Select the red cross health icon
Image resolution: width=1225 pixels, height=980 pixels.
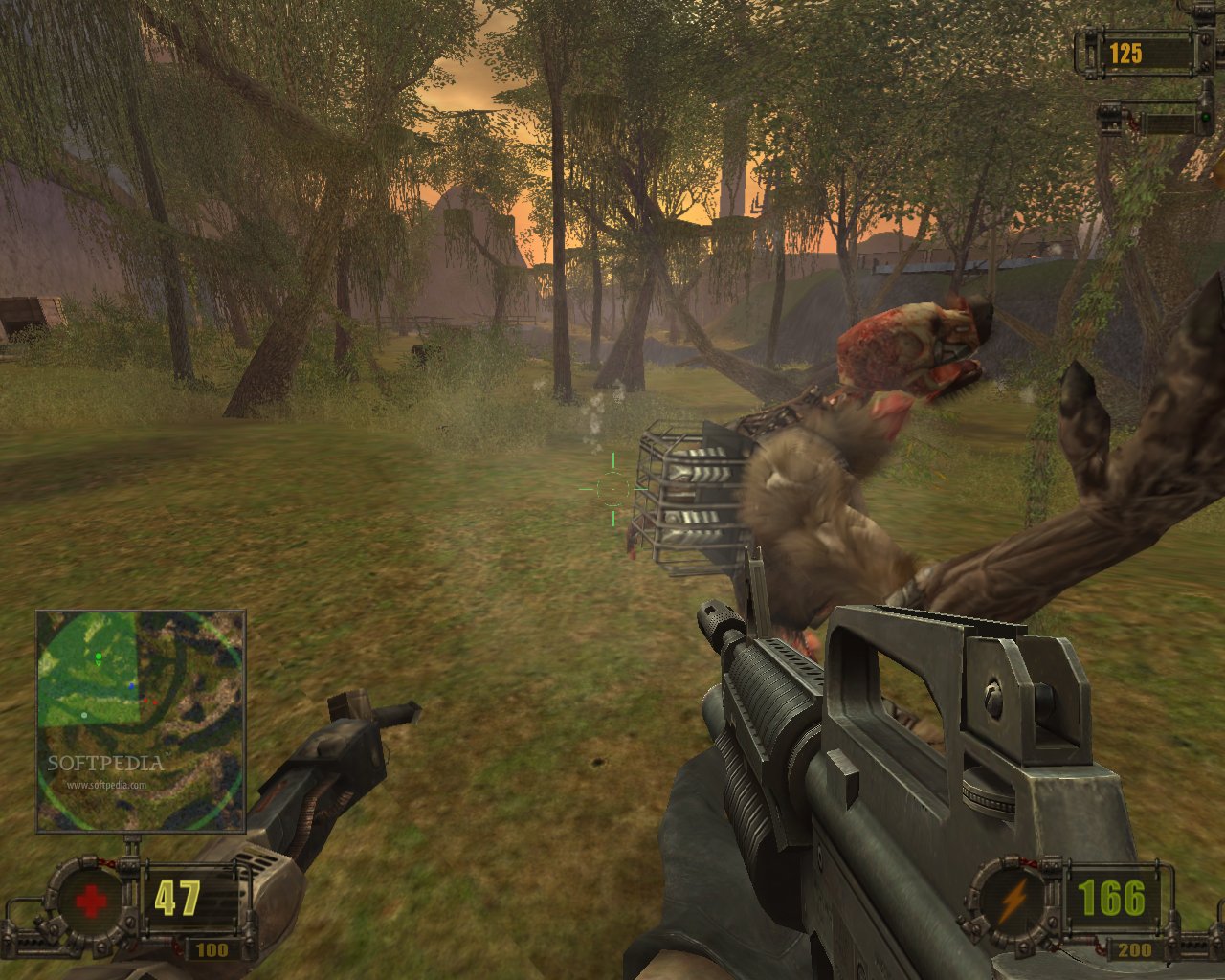[92, 902]
